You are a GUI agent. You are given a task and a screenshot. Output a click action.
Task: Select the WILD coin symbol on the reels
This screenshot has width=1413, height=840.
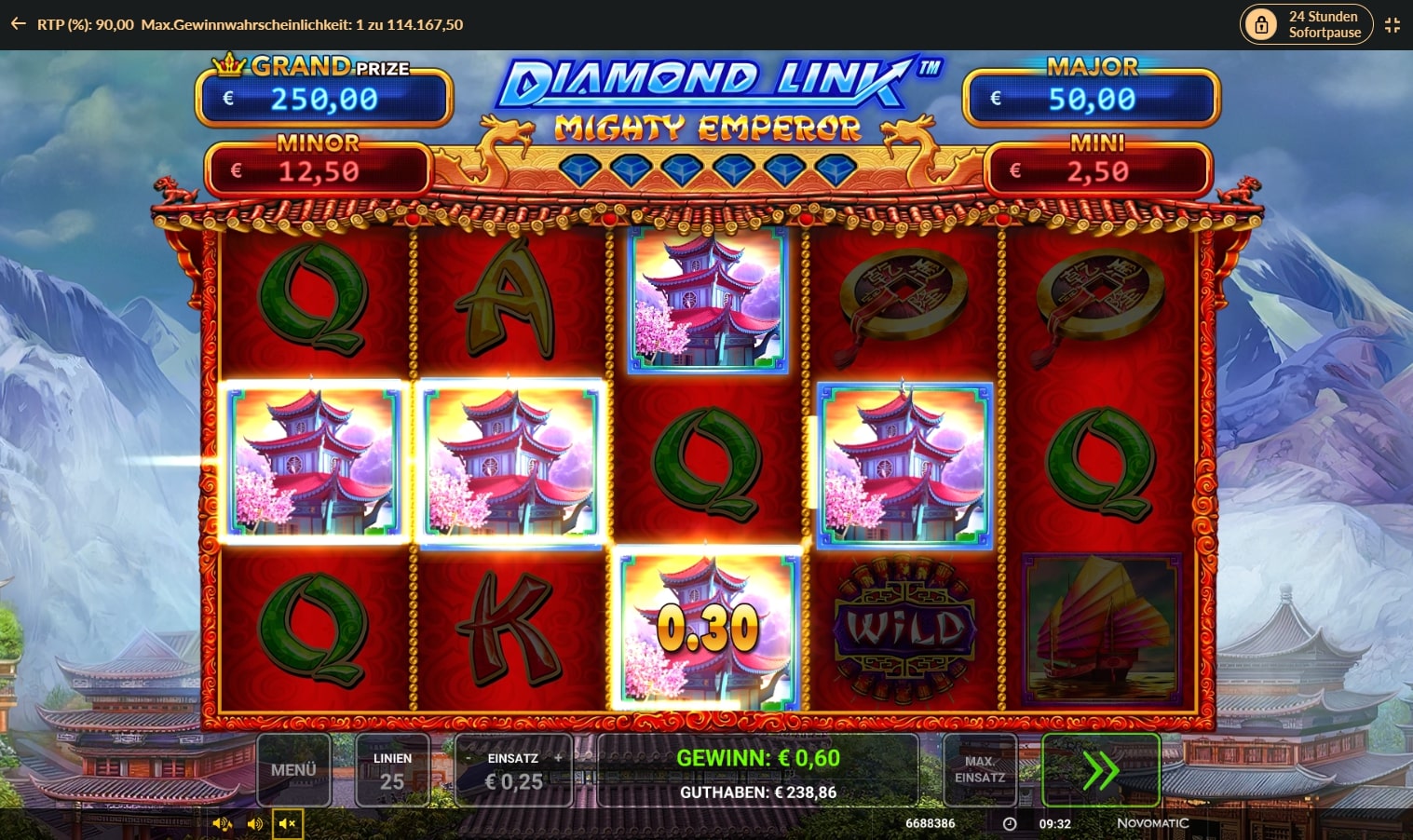[904, 626]
